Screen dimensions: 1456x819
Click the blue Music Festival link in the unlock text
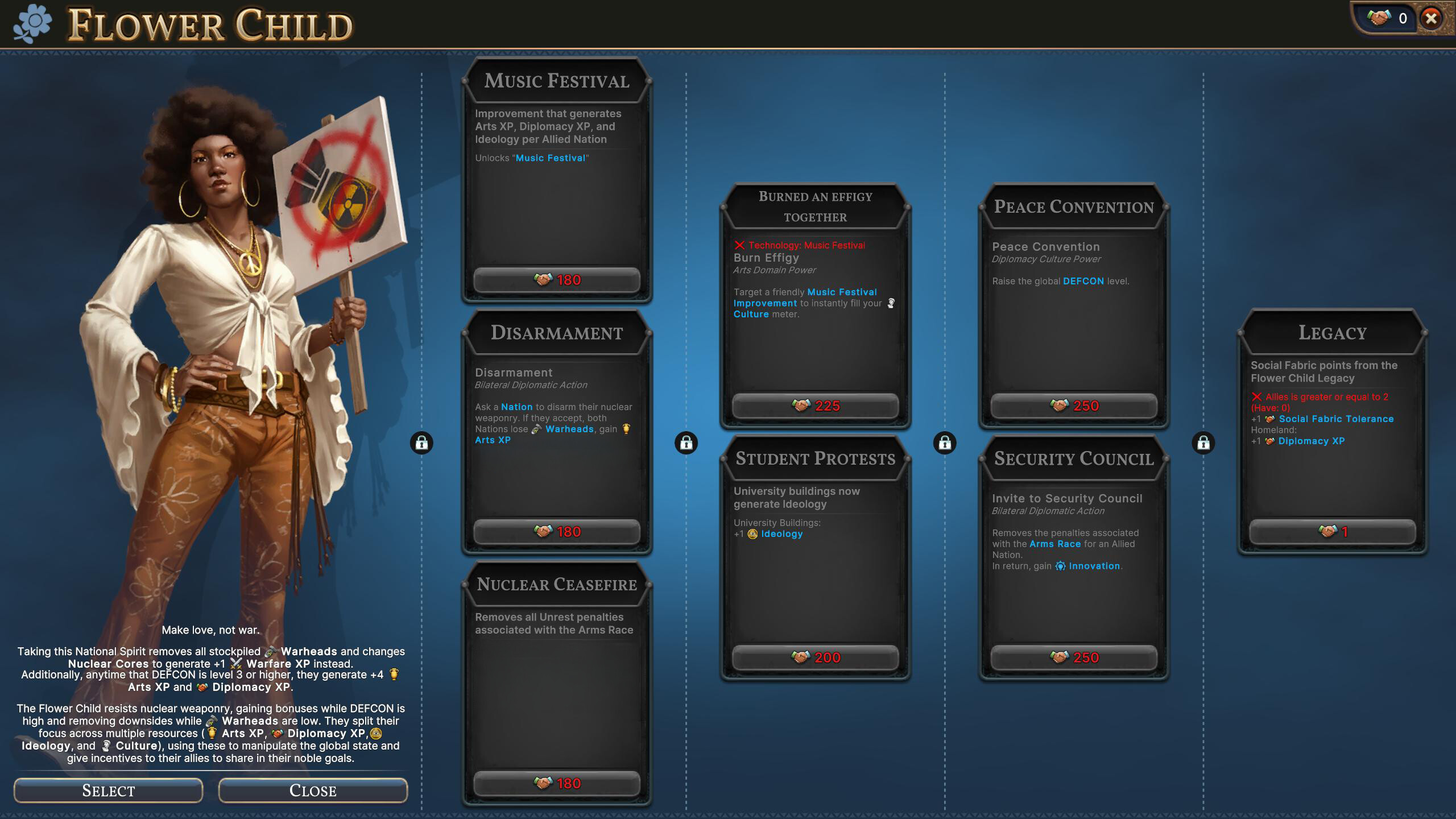[551, 158]
